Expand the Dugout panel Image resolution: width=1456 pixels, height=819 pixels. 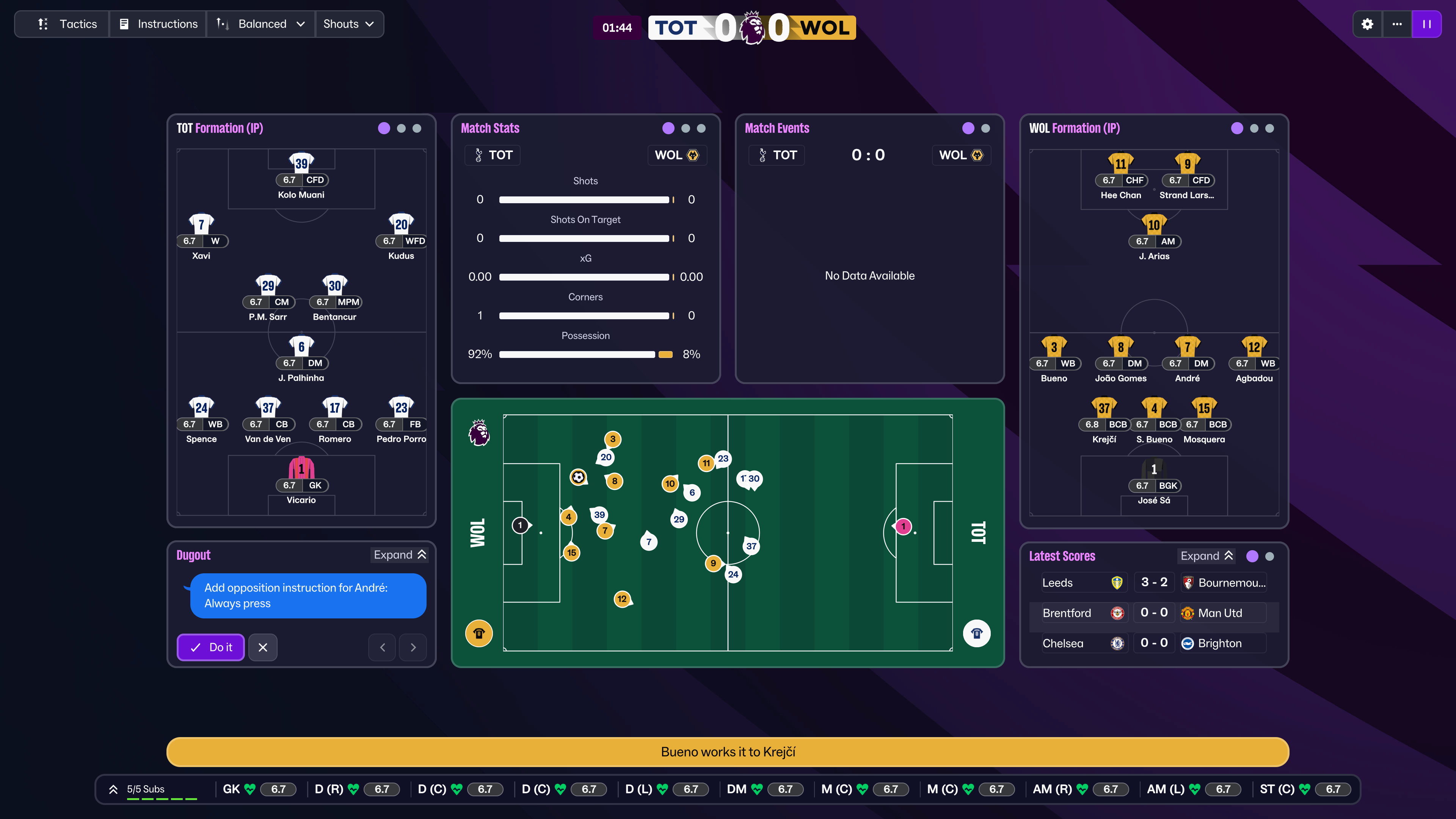click(400, 554)
